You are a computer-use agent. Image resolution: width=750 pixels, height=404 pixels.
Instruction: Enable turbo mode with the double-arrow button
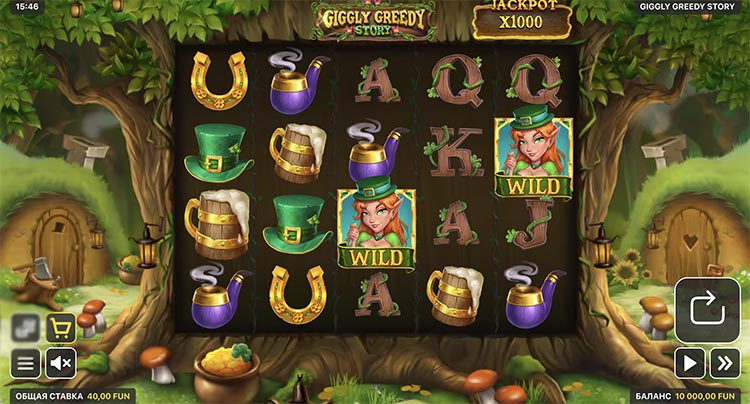point(725,362)
